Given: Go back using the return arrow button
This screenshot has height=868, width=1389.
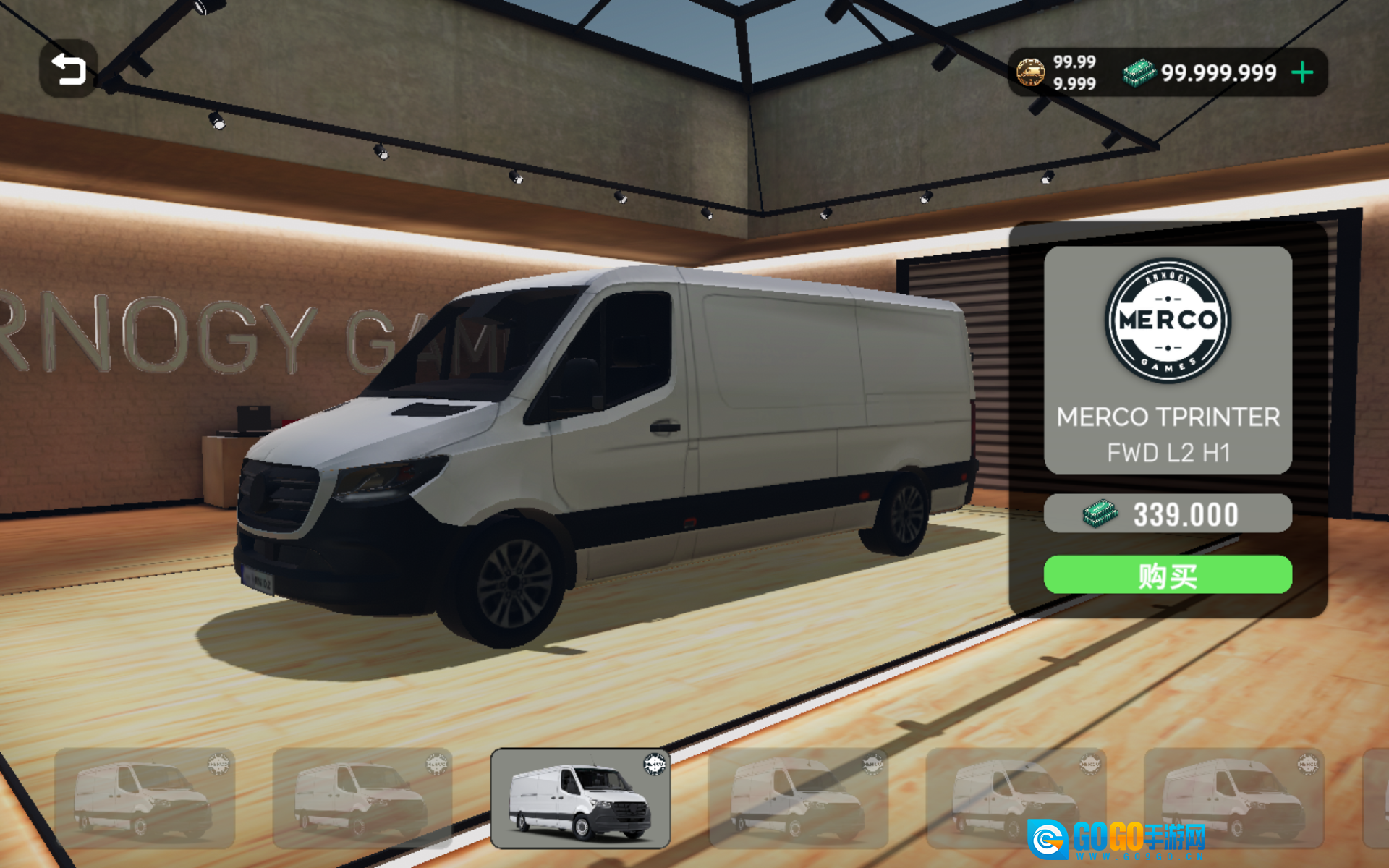Looking at the screenshot, I should 68,69.
